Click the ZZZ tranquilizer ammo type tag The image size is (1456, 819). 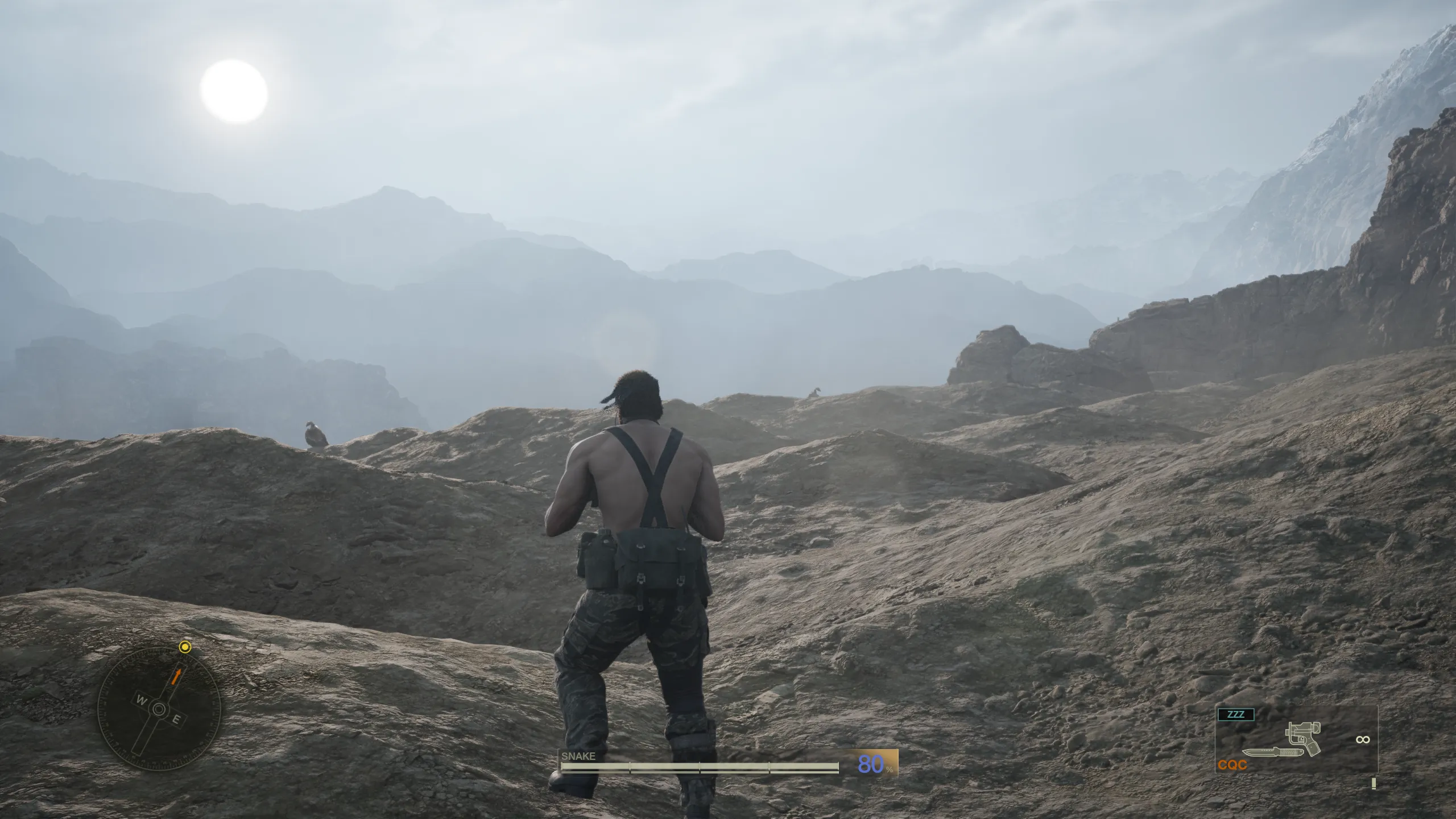(x=1235, y=714)
